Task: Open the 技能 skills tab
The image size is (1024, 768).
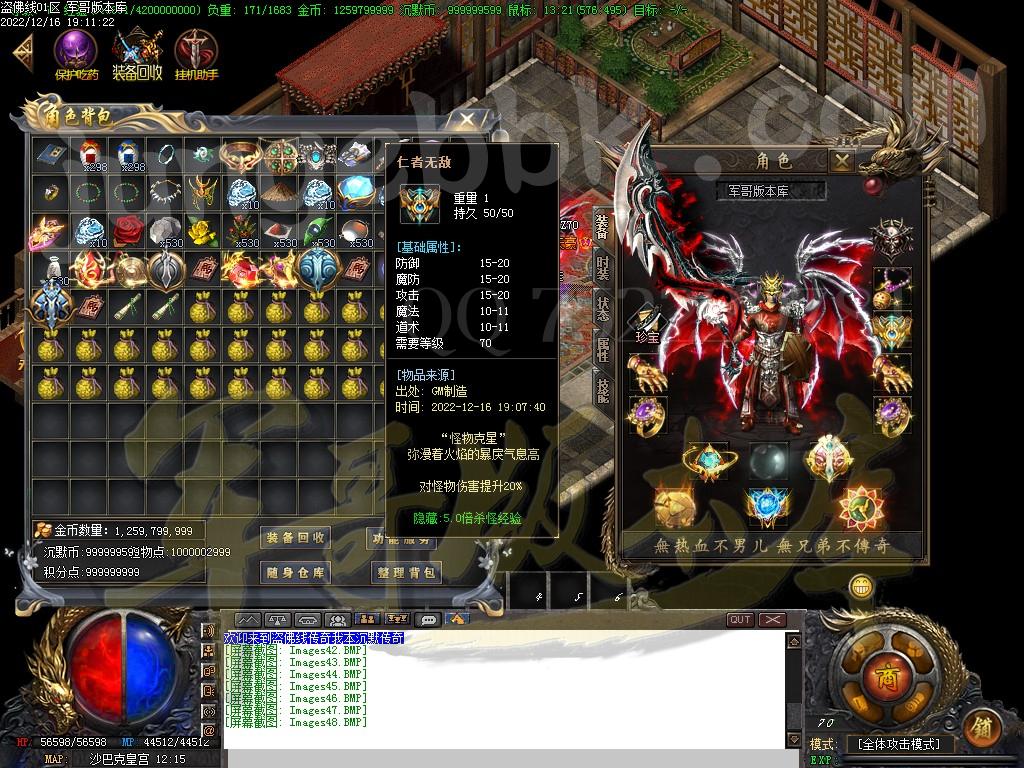Action: [602, 389]
